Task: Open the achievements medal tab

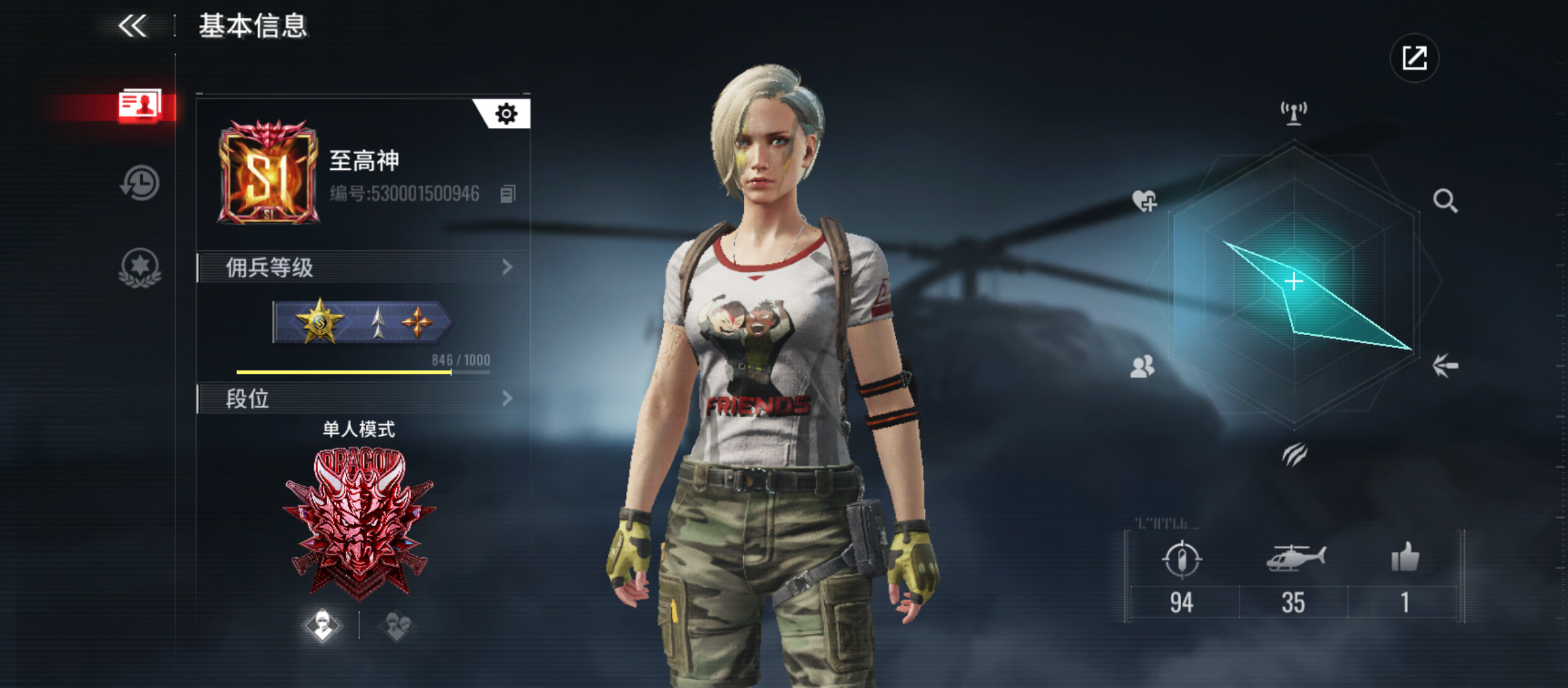Action: coord(140,267)
